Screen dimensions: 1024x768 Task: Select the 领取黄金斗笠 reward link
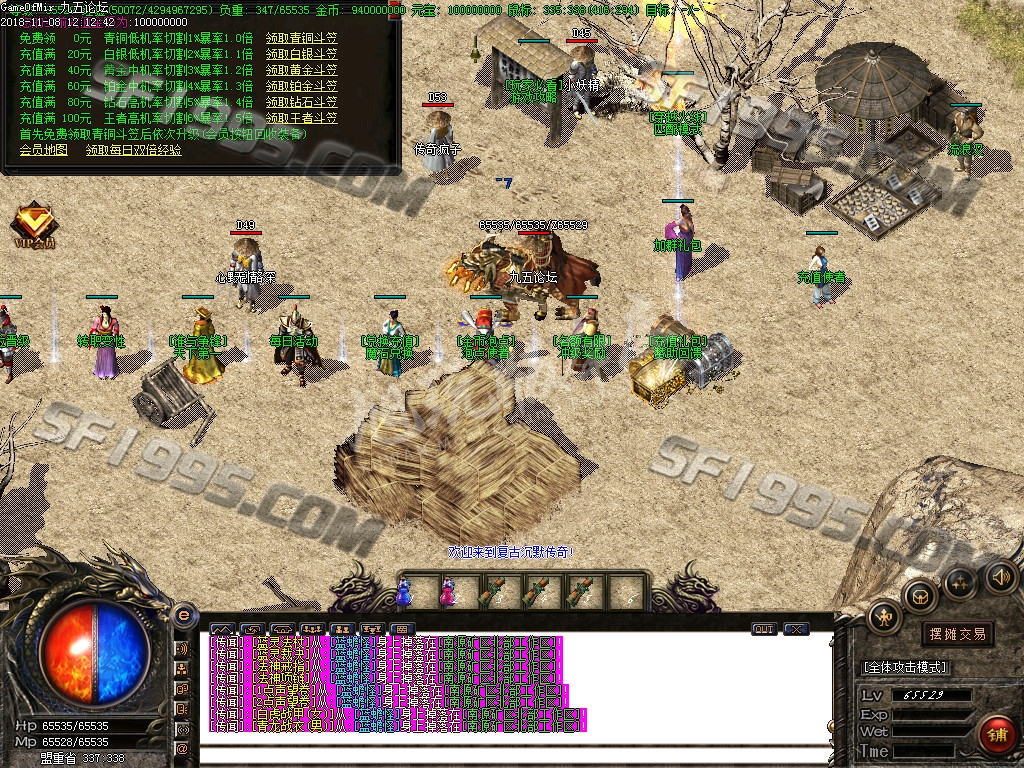click(301, 70)
